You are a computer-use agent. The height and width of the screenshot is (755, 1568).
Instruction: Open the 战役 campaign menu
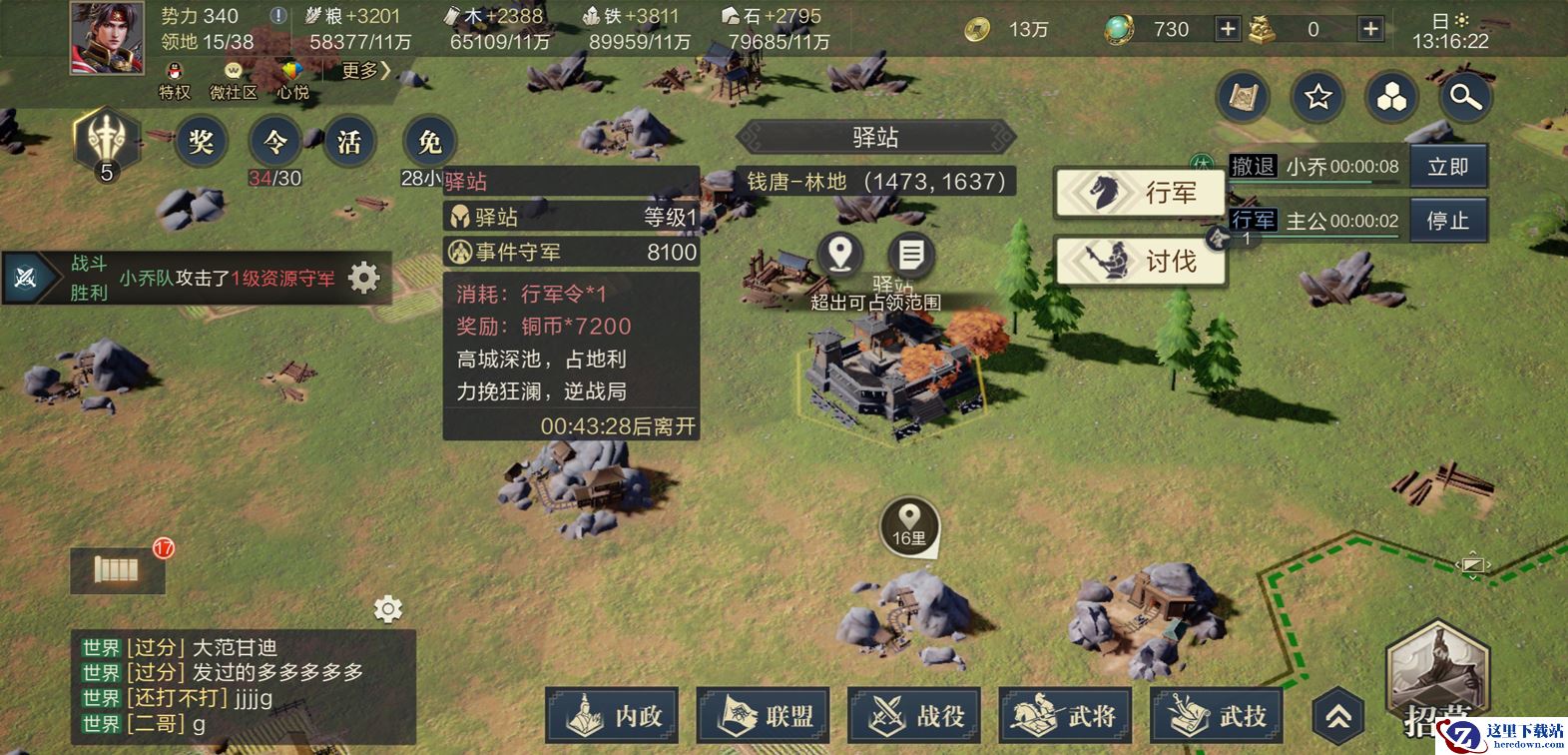(914, 715)
